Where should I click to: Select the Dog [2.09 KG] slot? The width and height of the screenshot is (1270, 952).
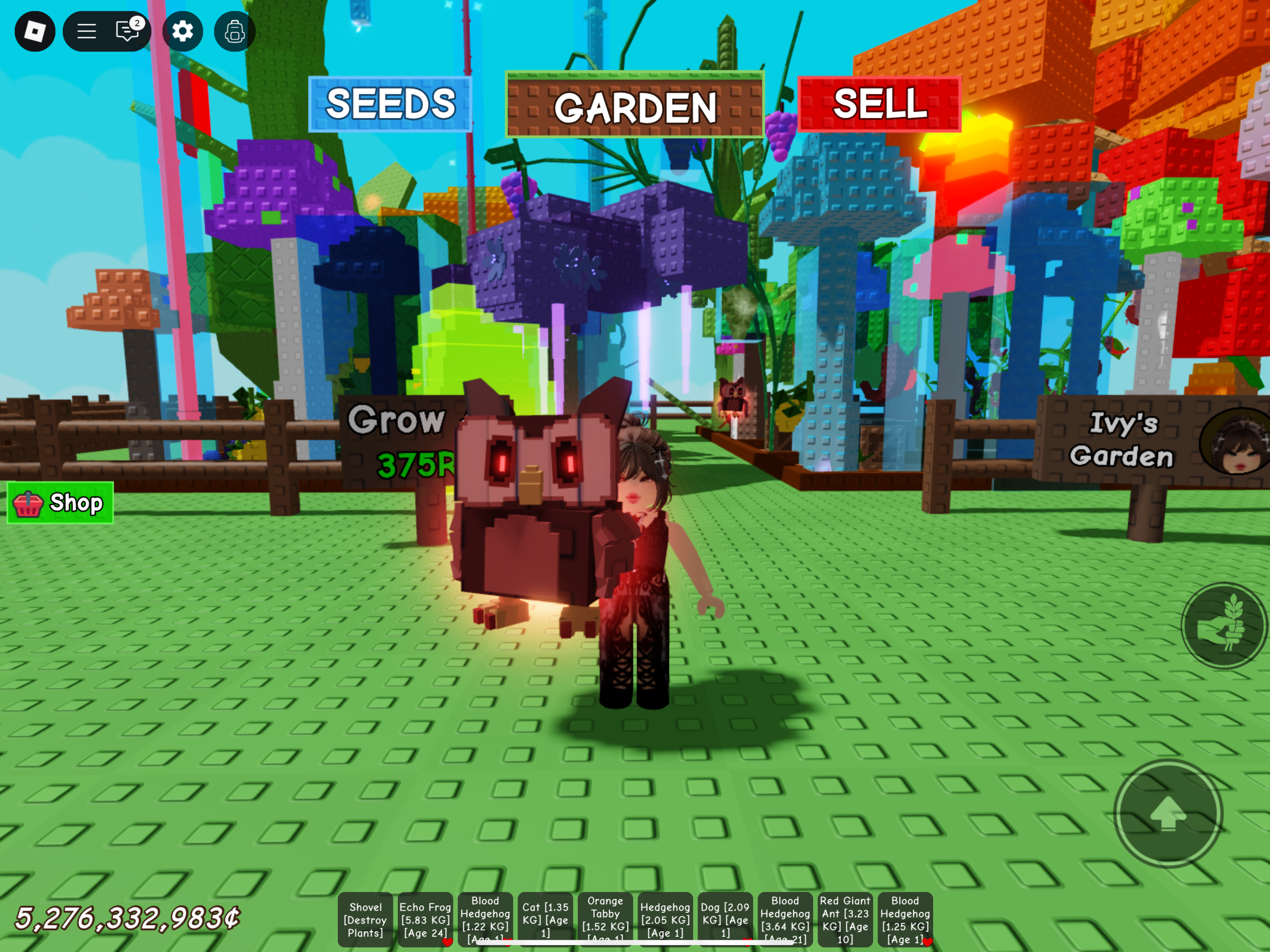click(x=725, y=919)
